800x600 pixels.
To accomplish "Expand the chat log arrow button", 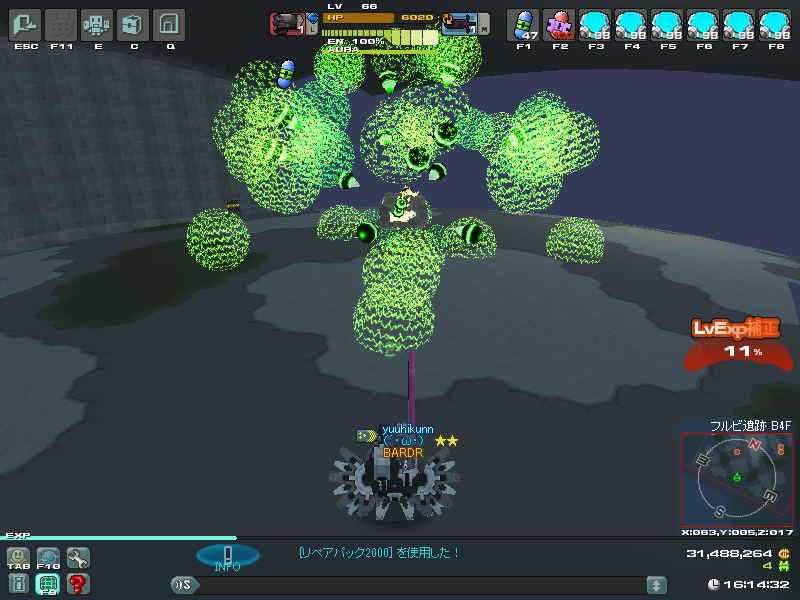I will (x=656, y=585).
